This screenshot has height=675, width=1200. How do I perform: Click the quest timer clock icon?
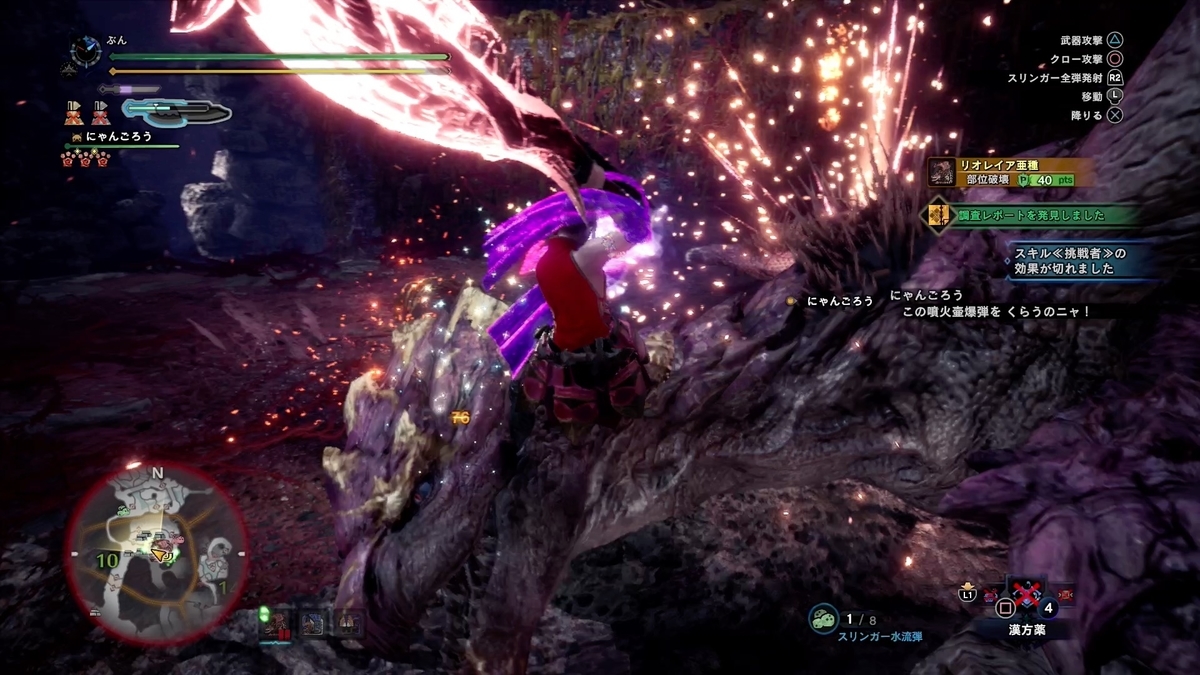(86, 51)
